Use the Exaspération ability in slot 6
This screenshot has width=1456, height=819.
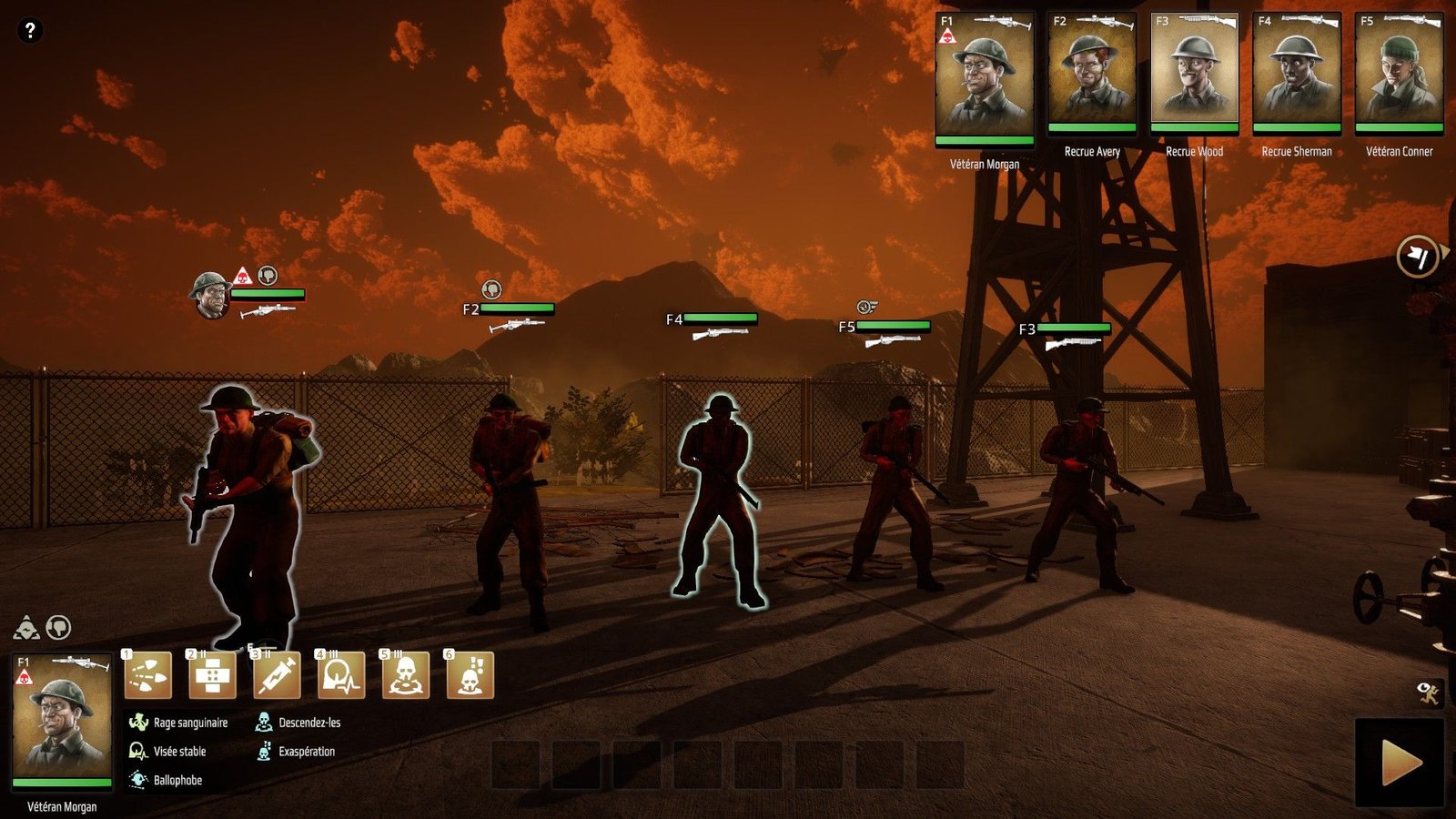coord(470,675)
